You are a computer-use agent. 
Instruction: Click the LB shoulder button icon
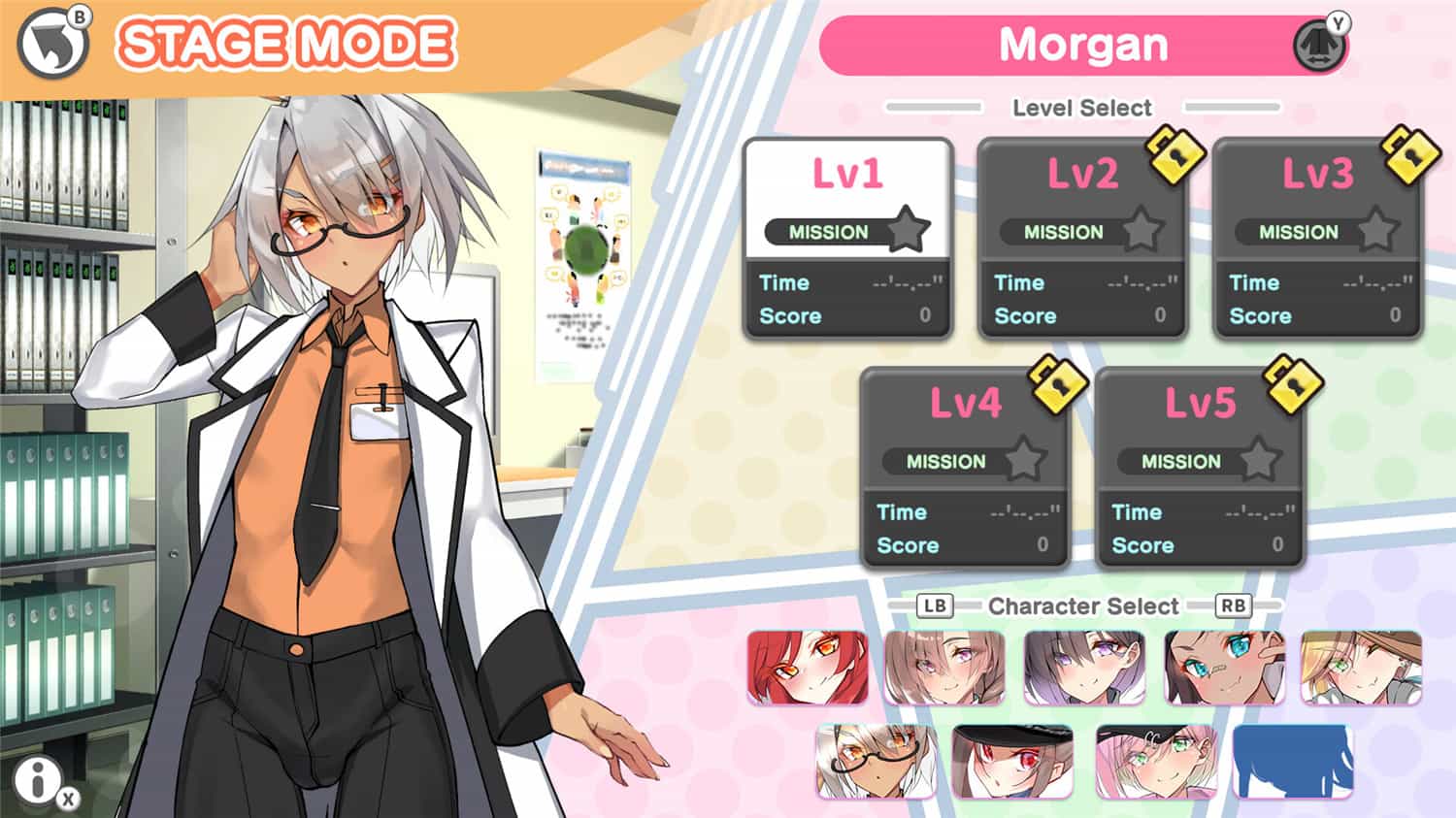[934, 606]
